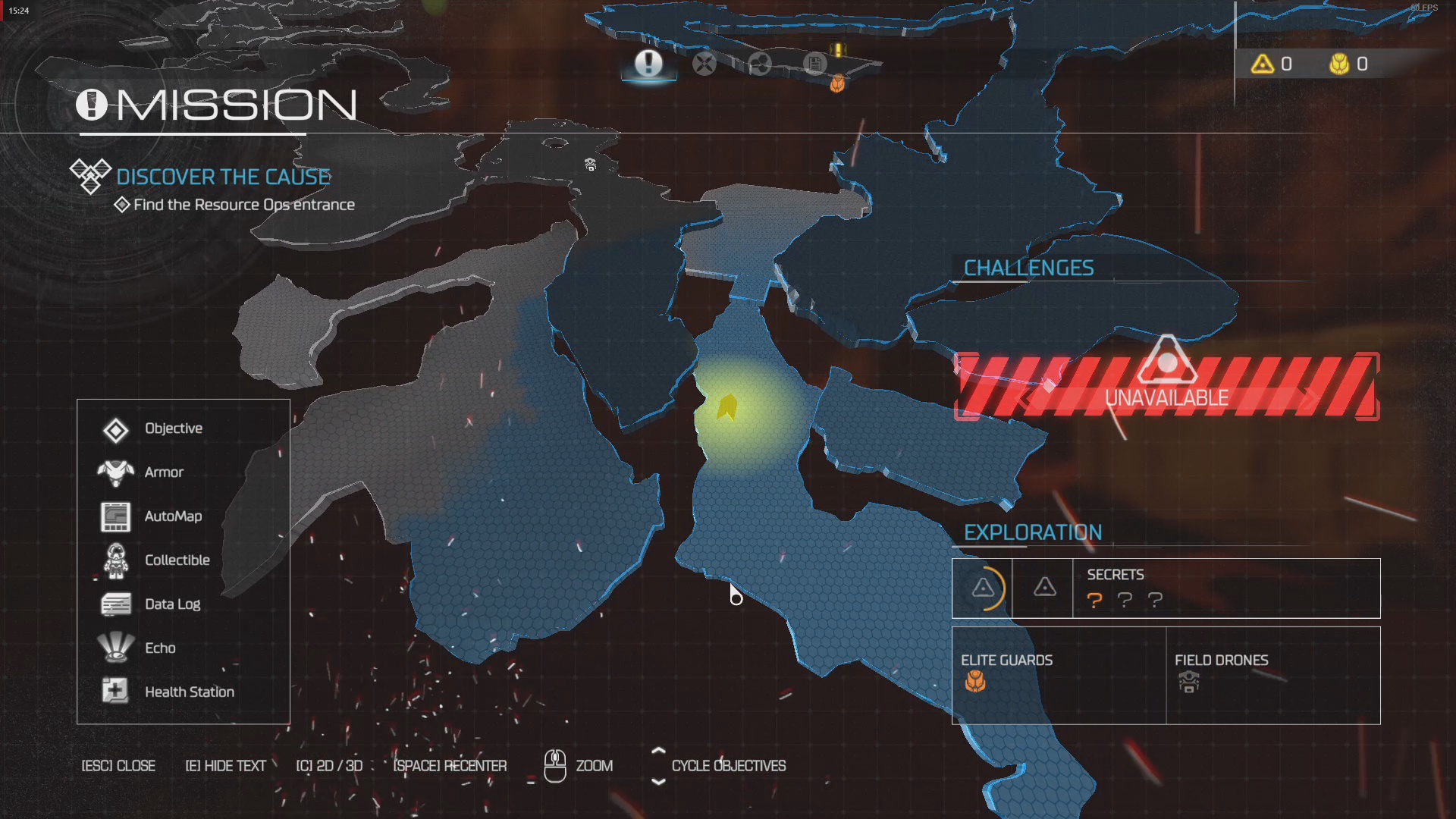Click the Echo legend icon
This screenshot has width=1456, height=819.
(115, 648)
